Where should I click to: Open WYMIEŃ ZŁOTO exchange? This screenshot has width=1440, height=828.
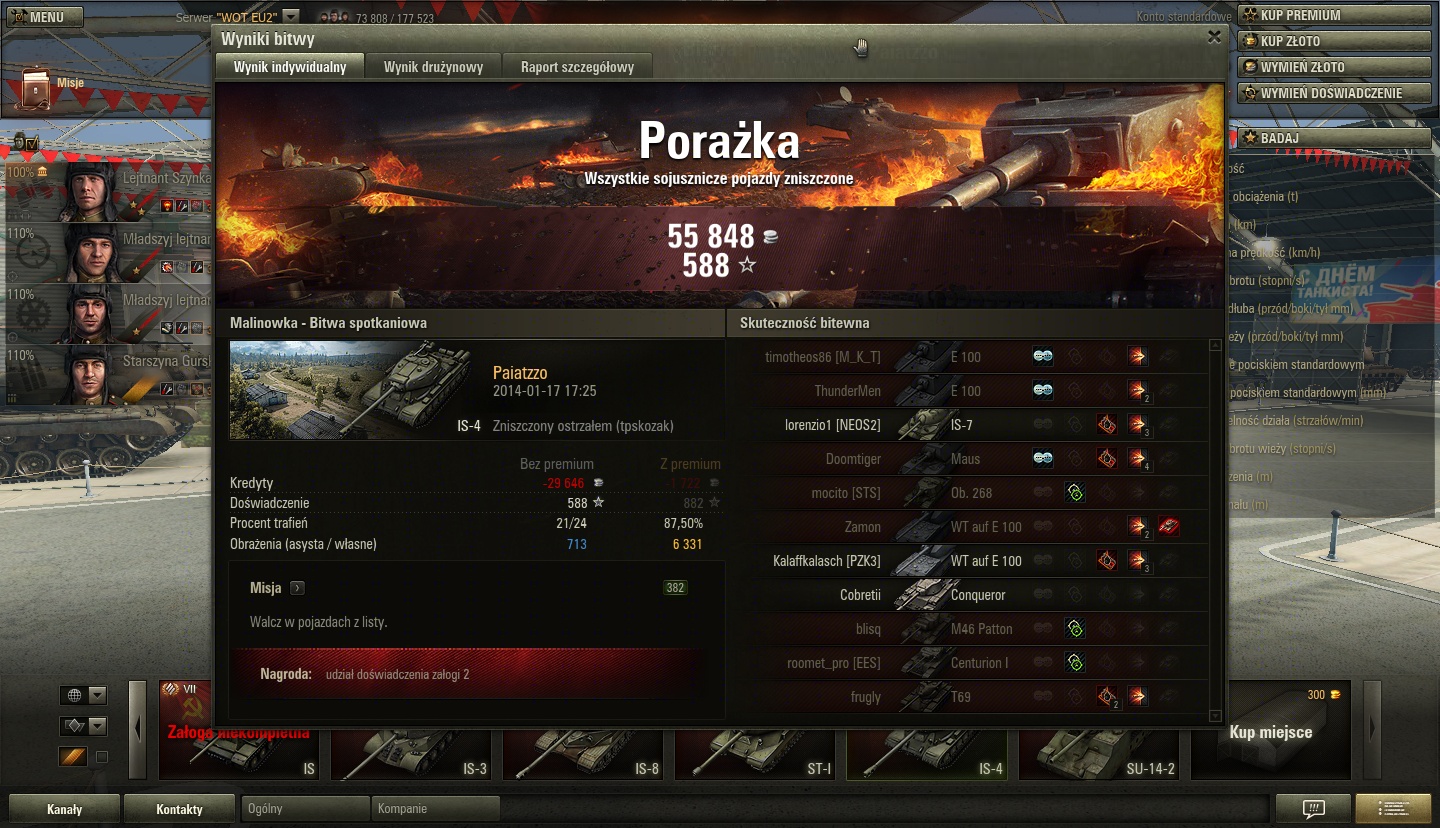pyautogui.click(x=1334, y=67)
